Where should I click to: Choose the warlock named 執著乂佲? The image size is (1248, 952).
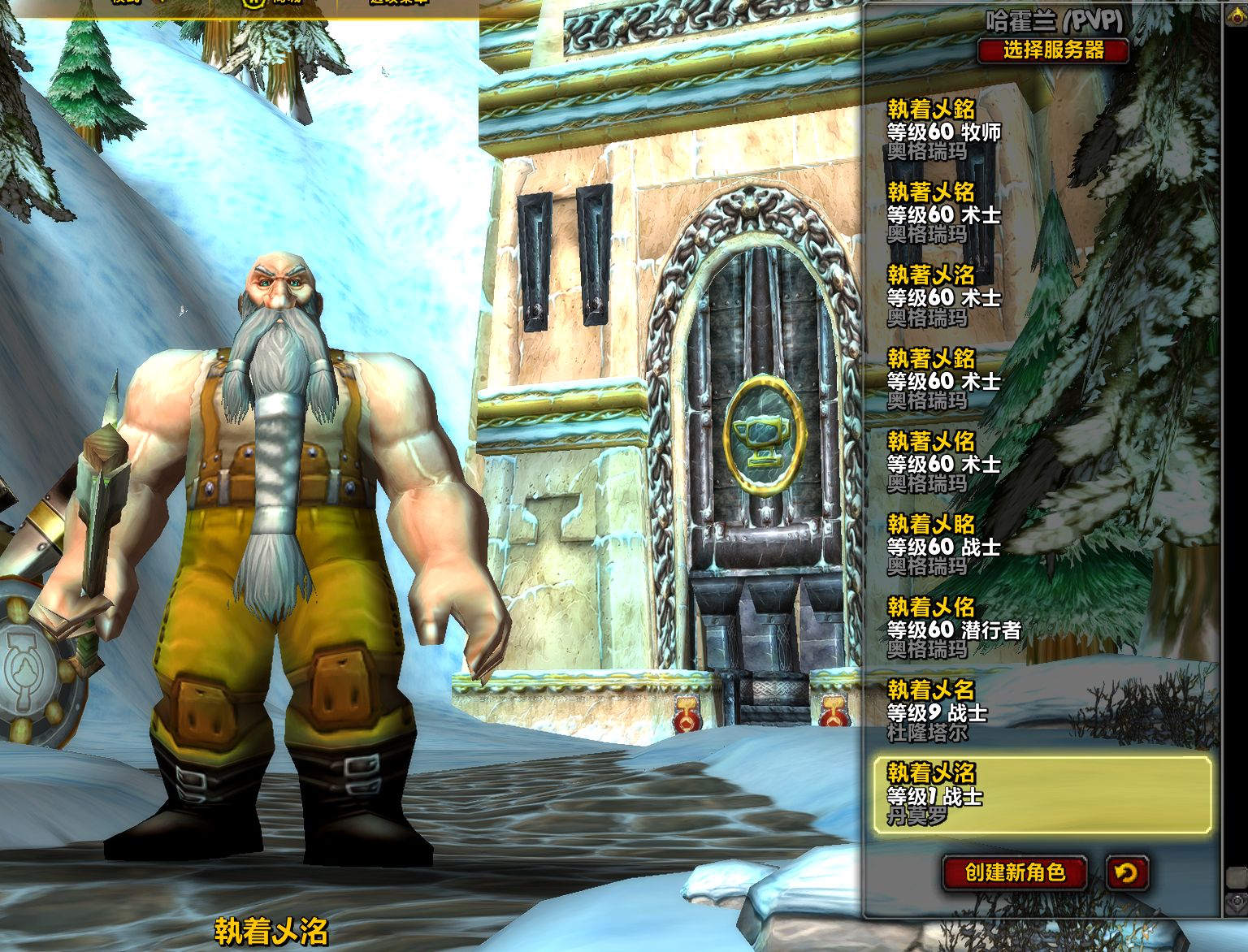click(x=942, y=462)
